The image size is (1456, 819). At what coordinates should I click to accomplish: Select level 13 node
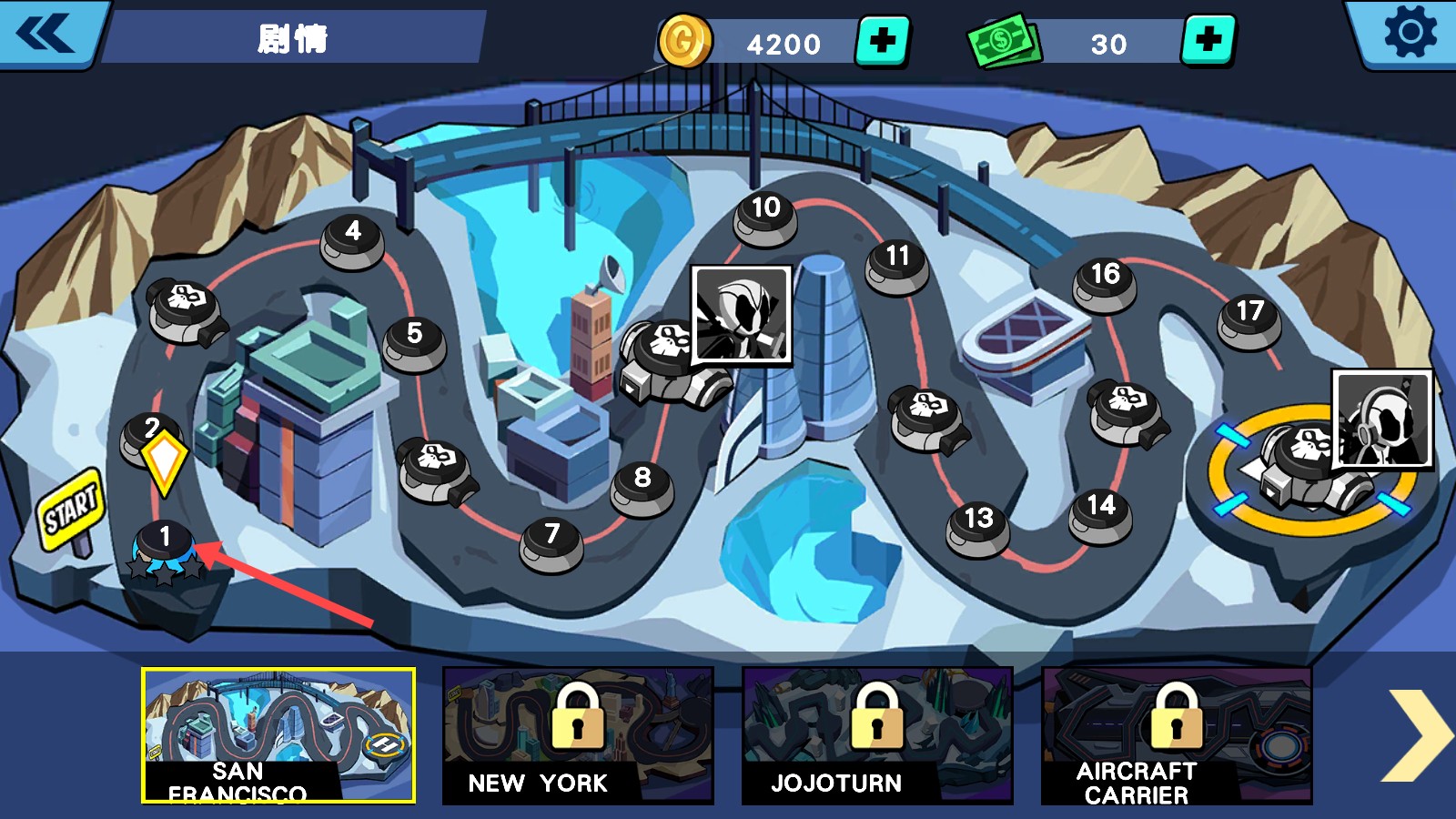point(978,526)
